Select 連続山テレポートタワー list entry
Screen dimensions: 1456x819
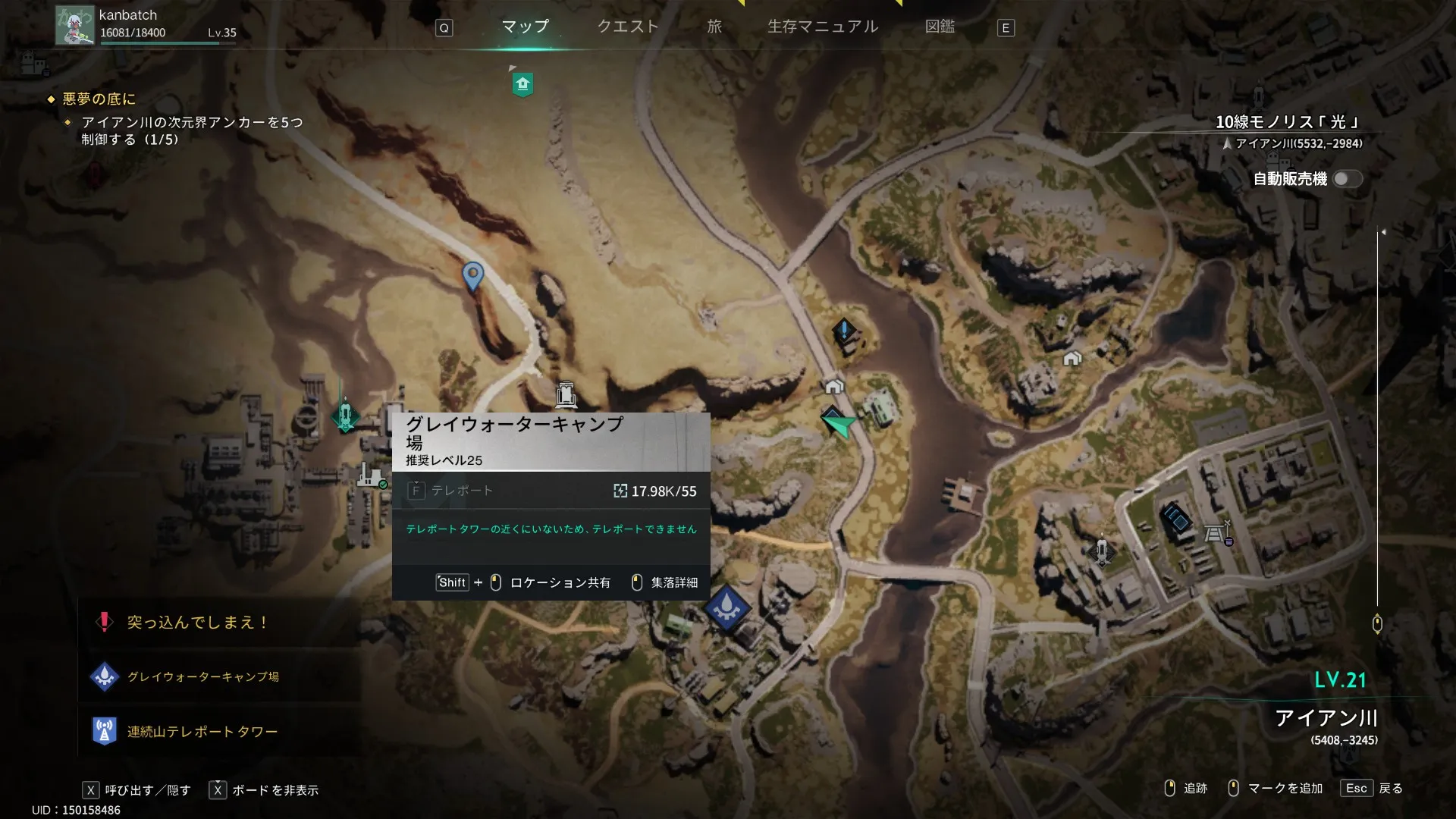[x=202, y=732]
